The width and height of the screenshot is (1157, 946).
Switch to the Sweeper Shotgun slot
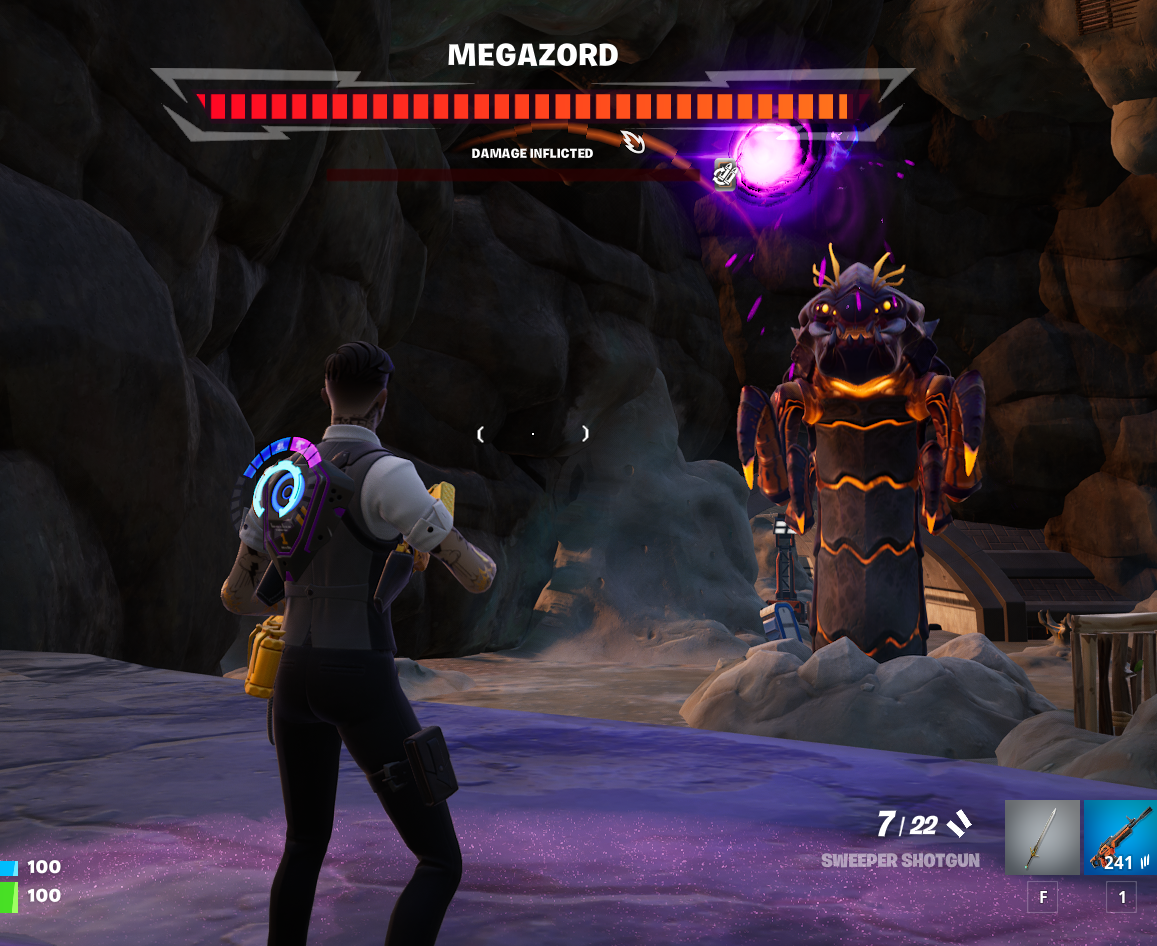[1120, 837]
